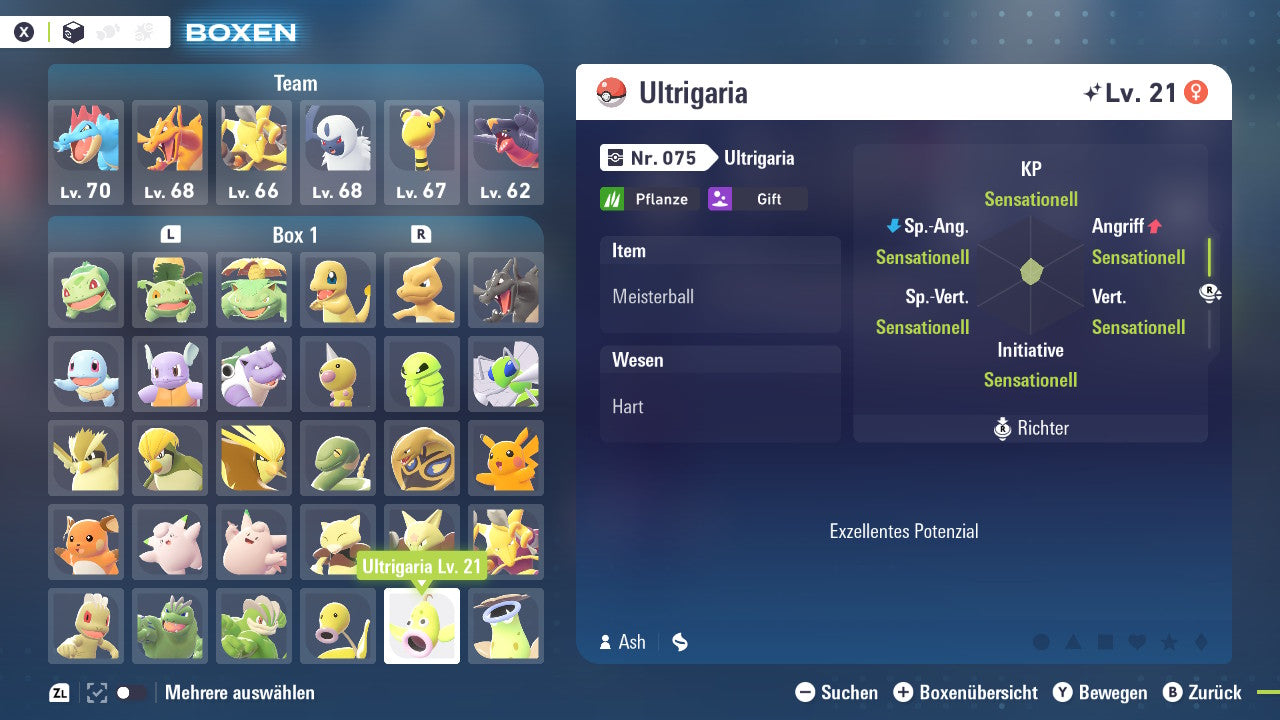This screenshot has width=1280, height=720.
Task: Click the X exit icon top left
Action: point(24,31)
